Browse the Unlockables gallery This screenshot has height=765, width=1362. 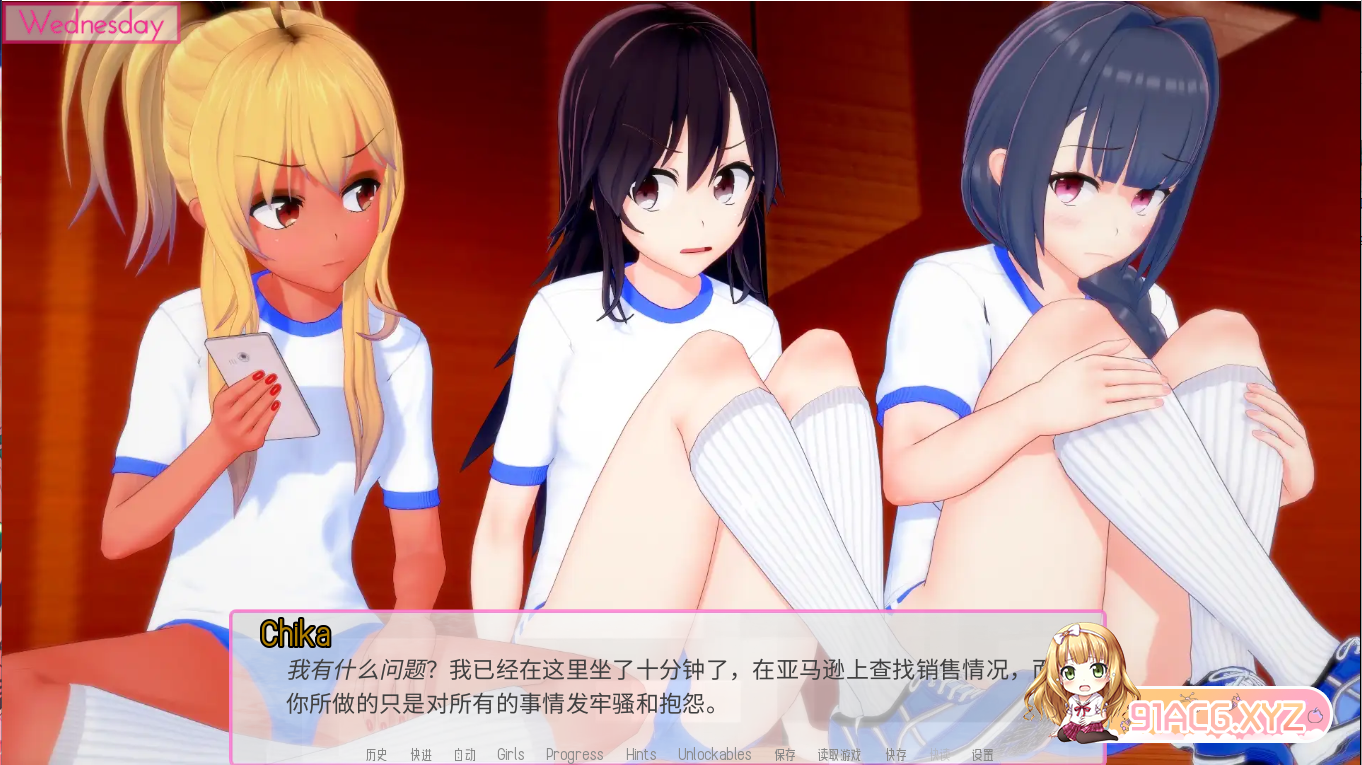[x=714, y=755]
